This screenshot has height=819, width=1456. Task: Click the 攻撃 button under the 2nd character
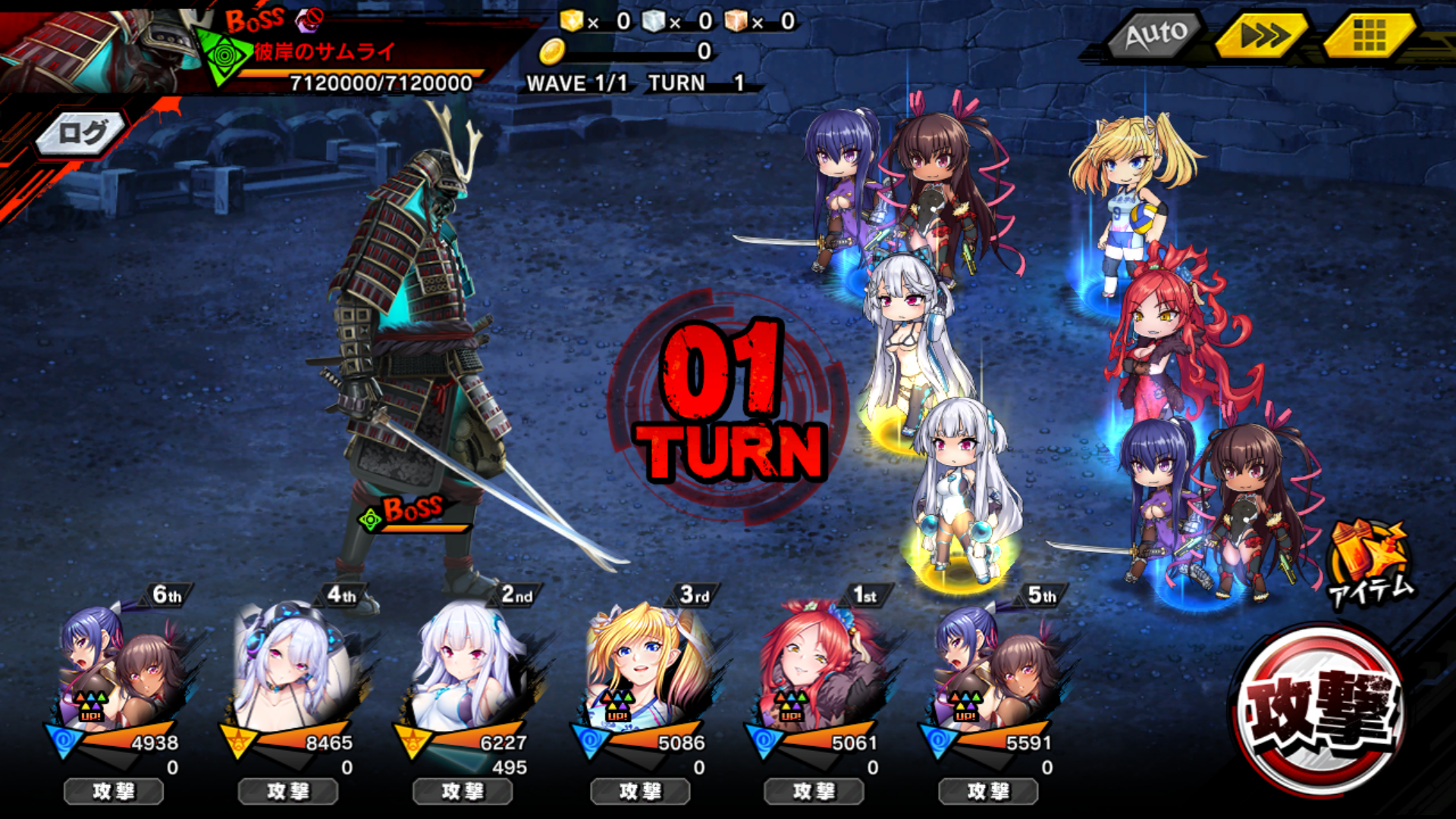(463, 792)
